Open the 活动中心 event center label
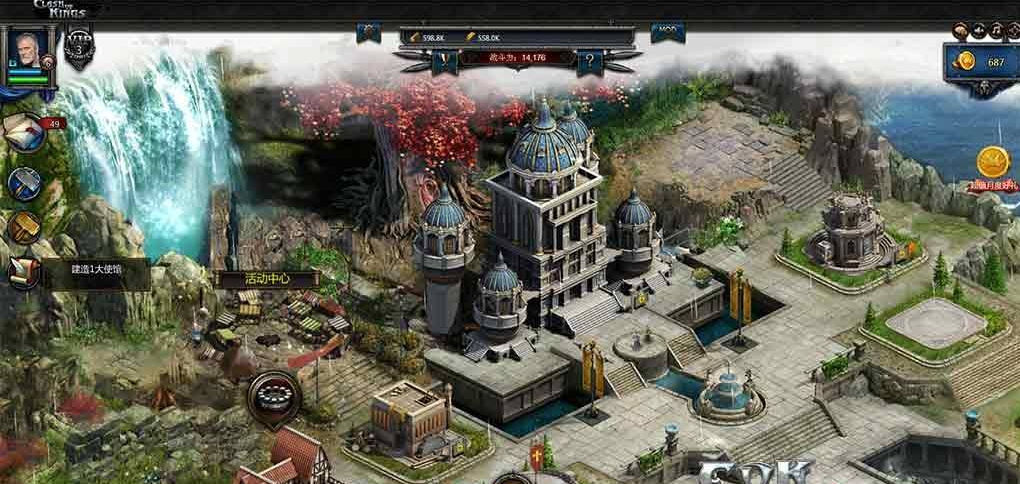 pos(254,278)
